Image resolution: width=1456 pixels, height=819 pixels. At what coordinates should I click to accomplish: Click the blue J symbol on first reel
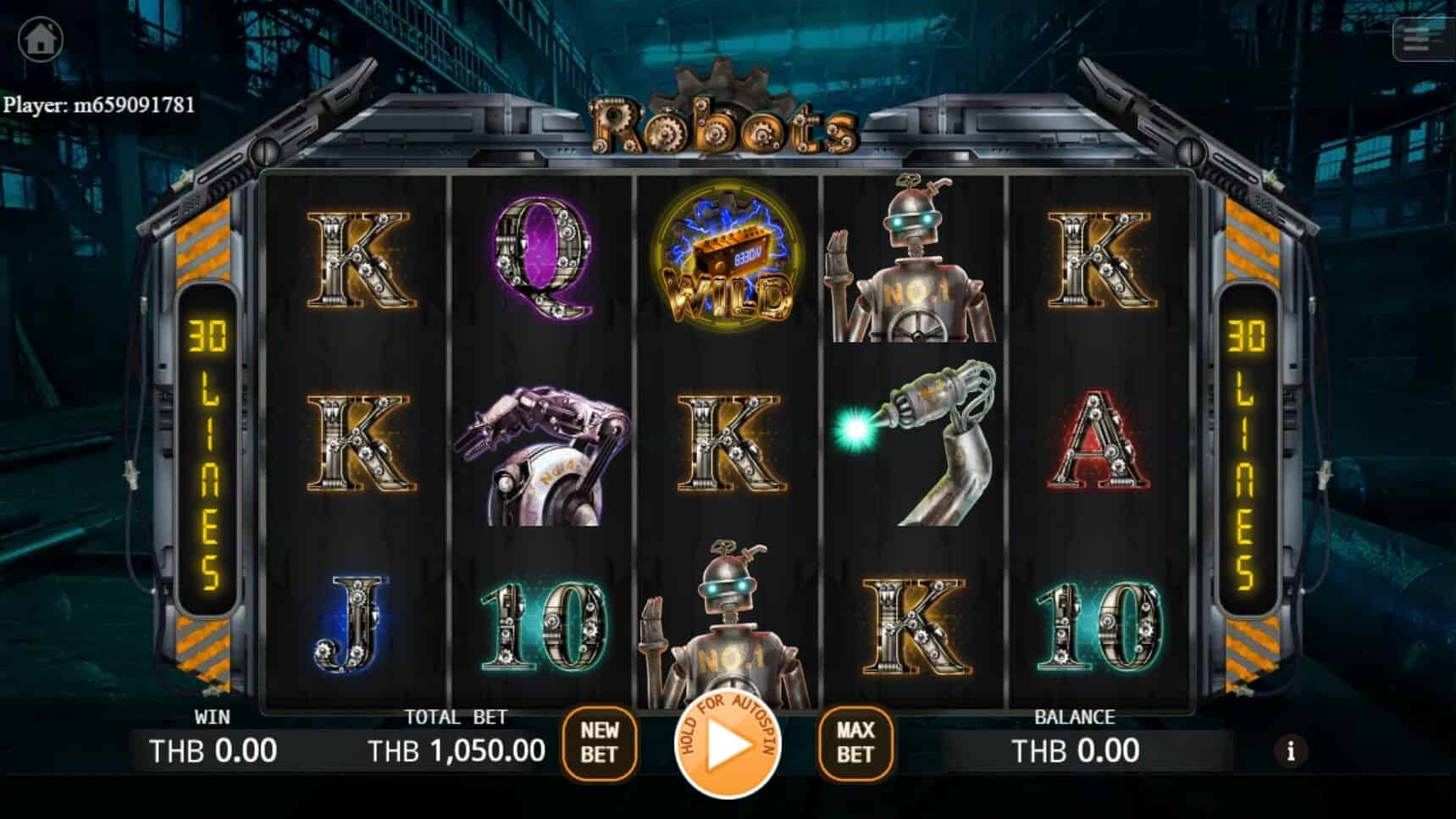352,623
